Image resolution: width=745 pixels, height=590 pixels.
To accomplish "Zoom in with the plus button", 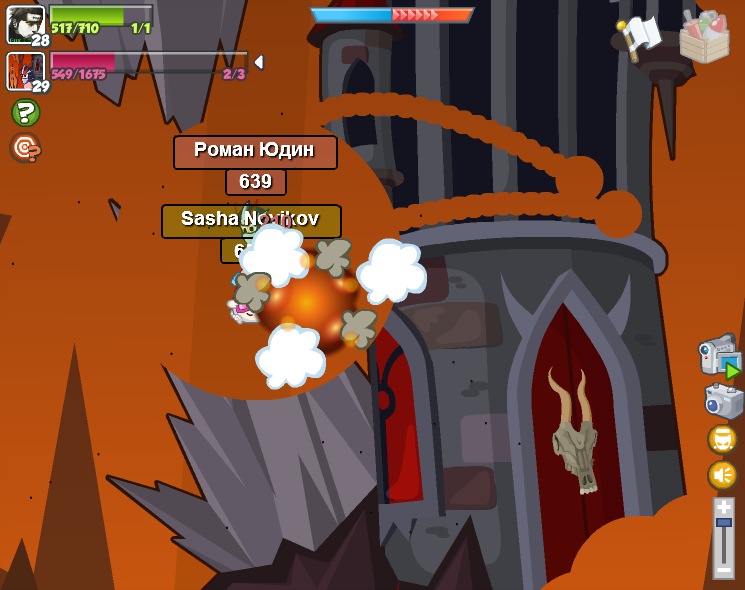I will (x=723, y=508).
